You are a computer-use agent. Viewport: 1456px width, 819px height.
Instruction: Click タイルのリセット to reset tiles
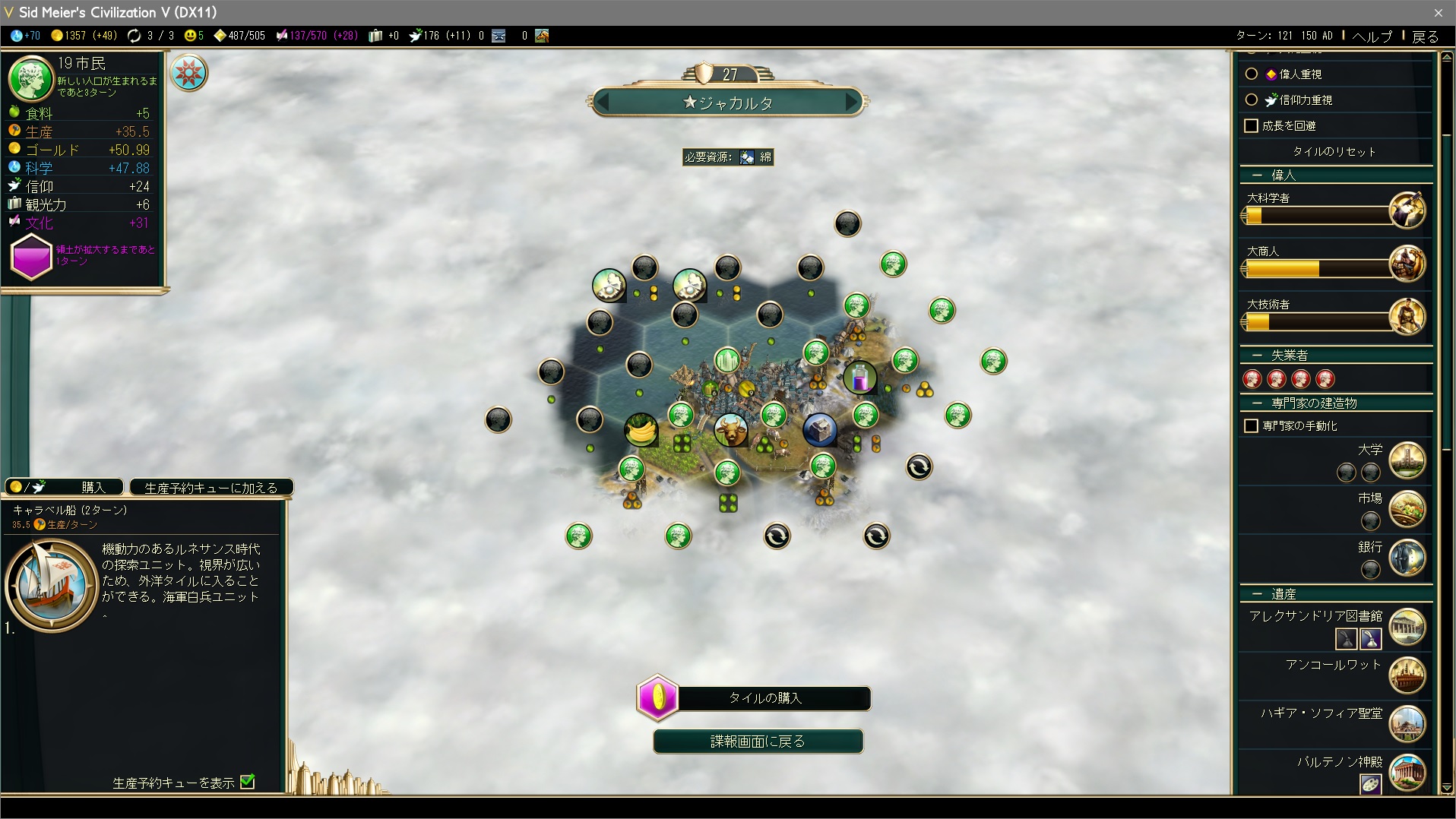(1334, 151)
